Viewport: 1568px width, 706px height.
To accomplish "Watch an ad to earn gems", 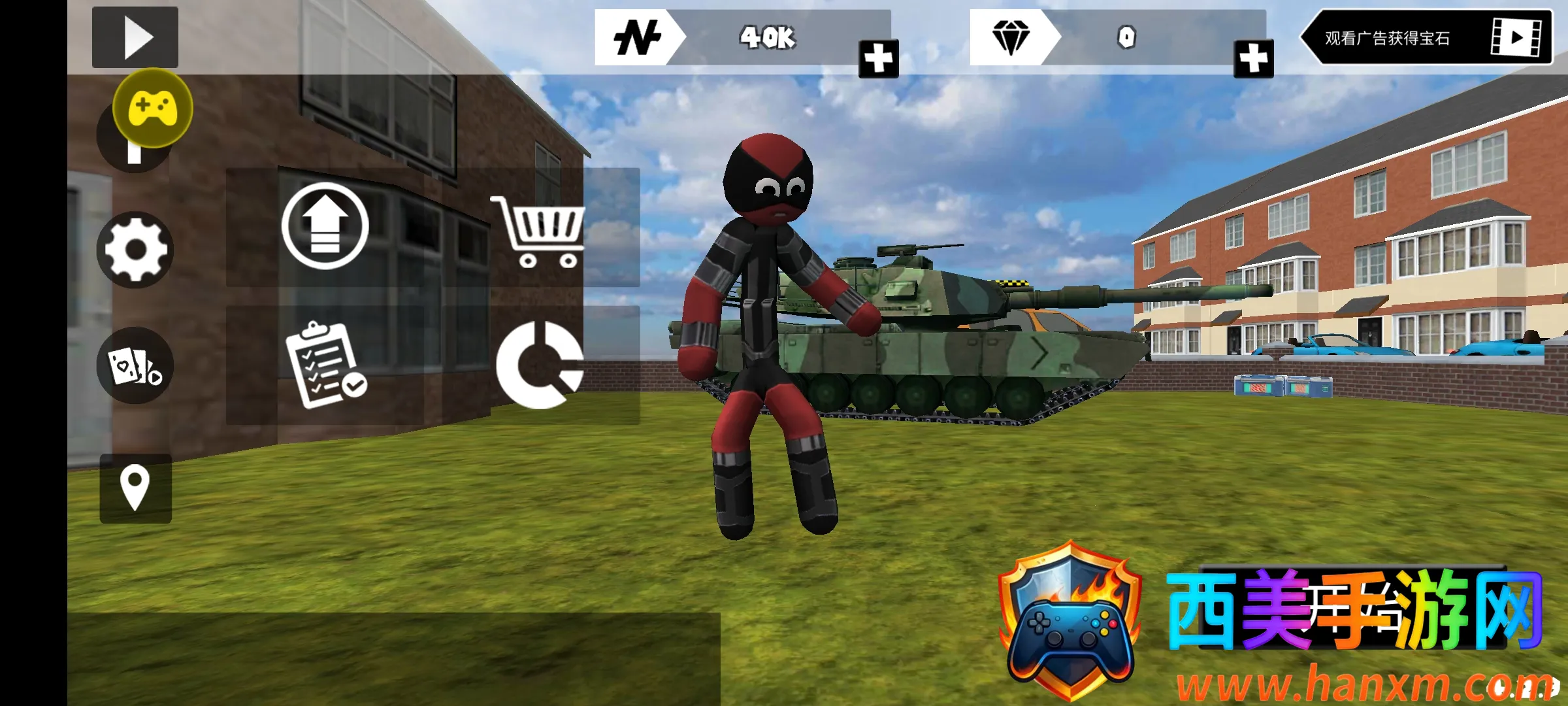I will click(x=1426, y=37).
